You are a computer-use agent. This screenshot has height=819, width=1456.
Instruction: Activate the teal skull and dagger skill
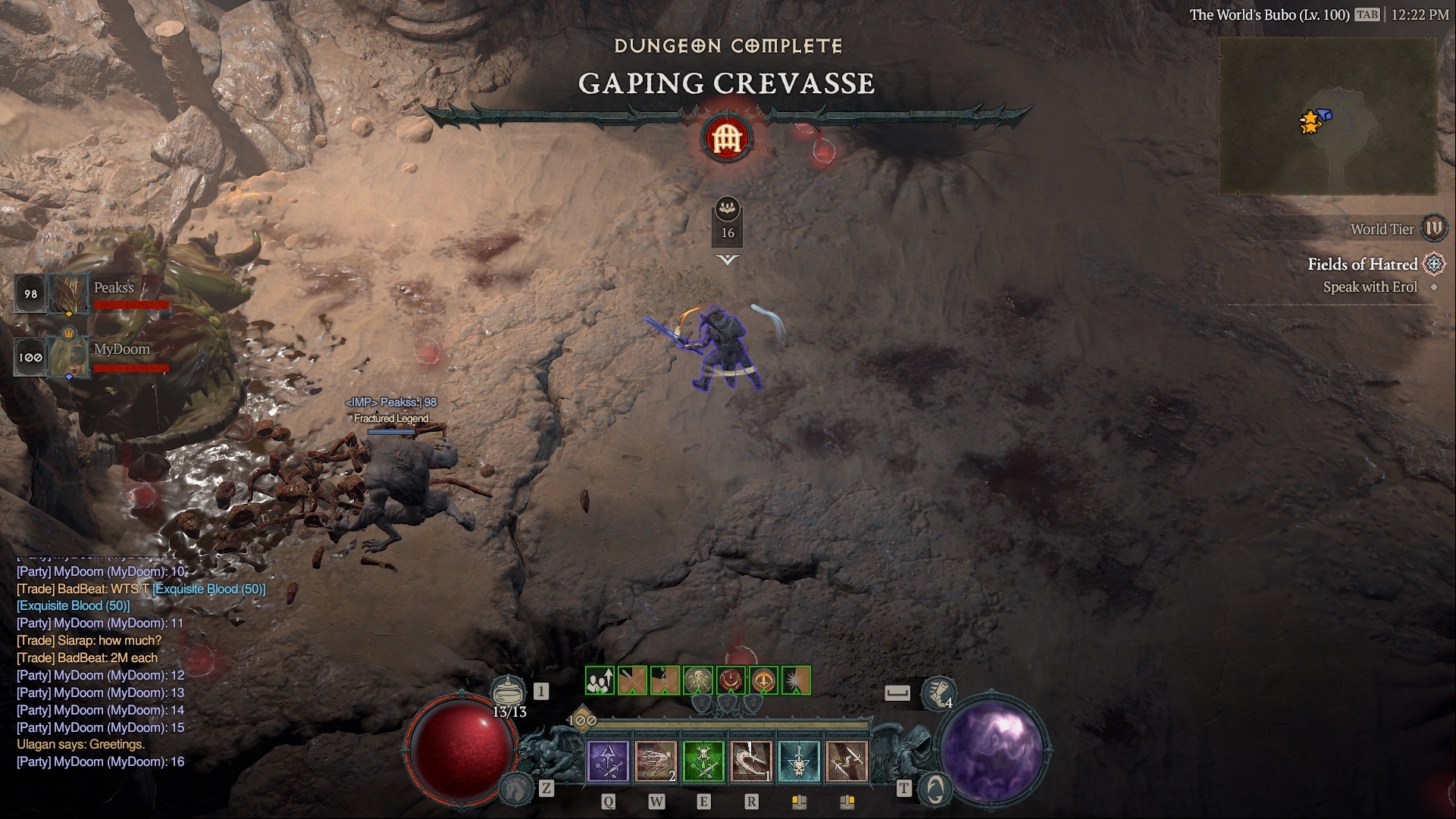799,761
